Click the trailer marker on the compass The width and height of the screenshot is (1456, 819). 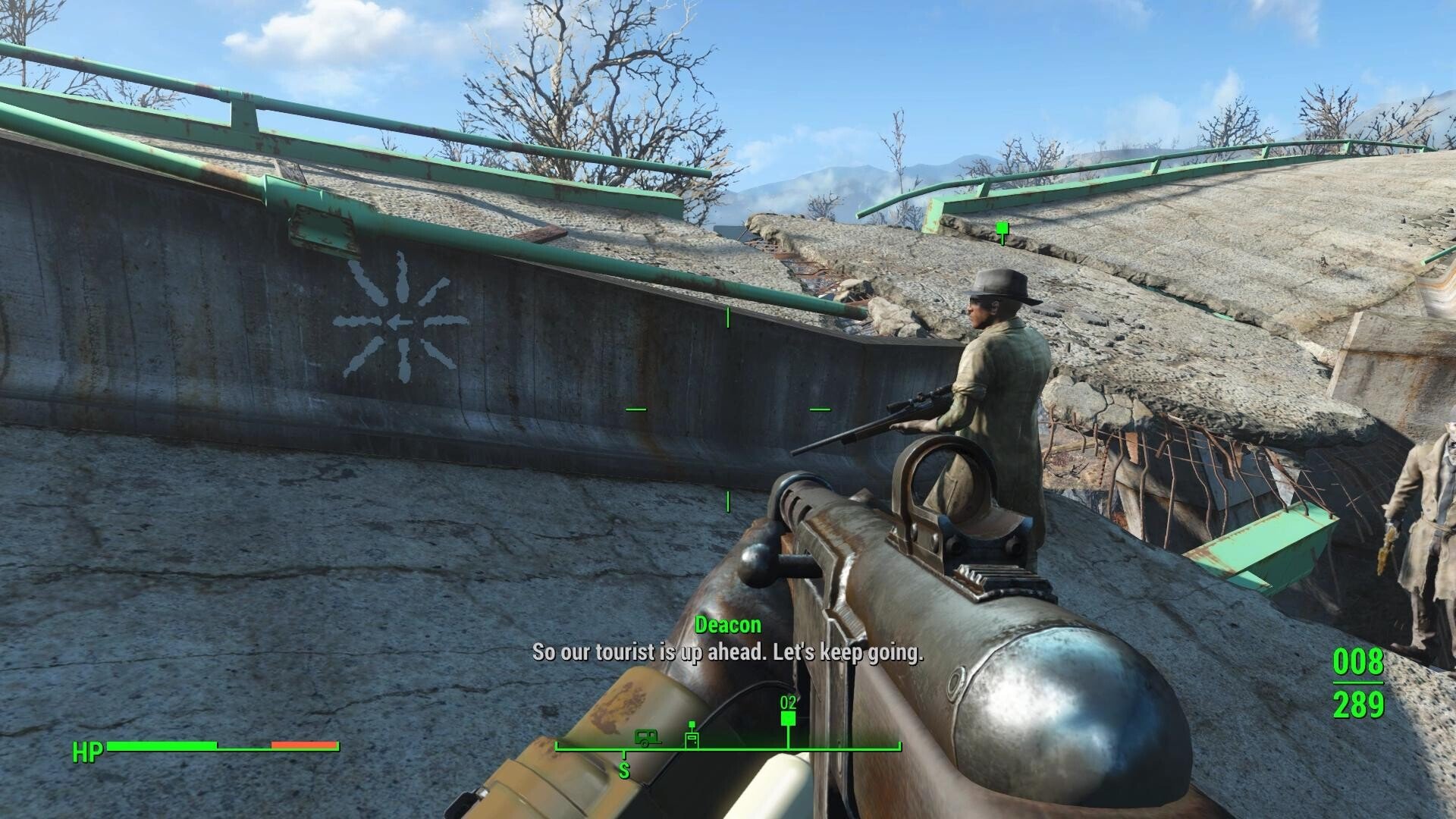click(x=648, y=739)
